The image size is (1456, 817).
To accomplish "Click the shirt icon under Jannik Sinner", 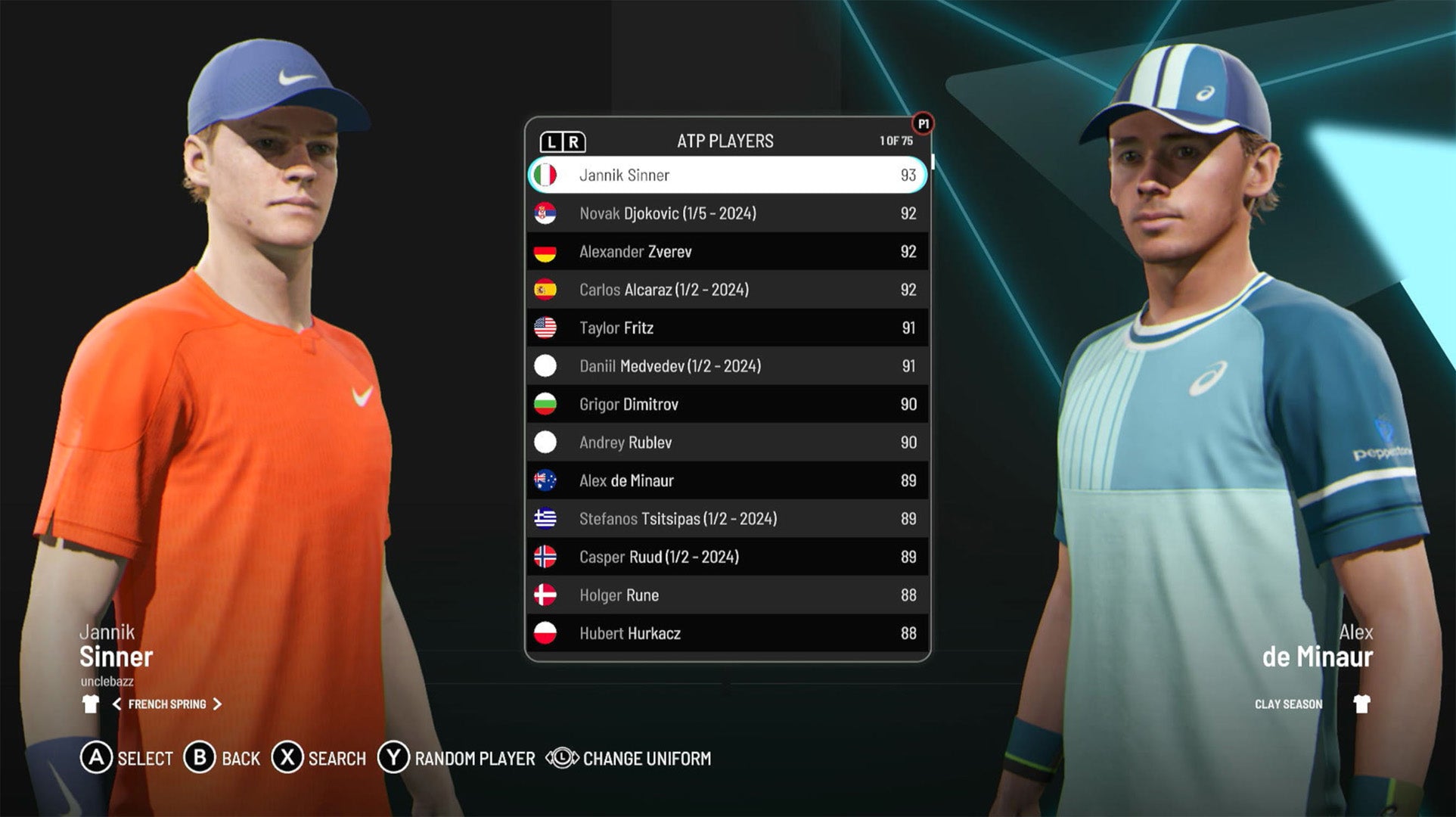I will coord(92,704).
